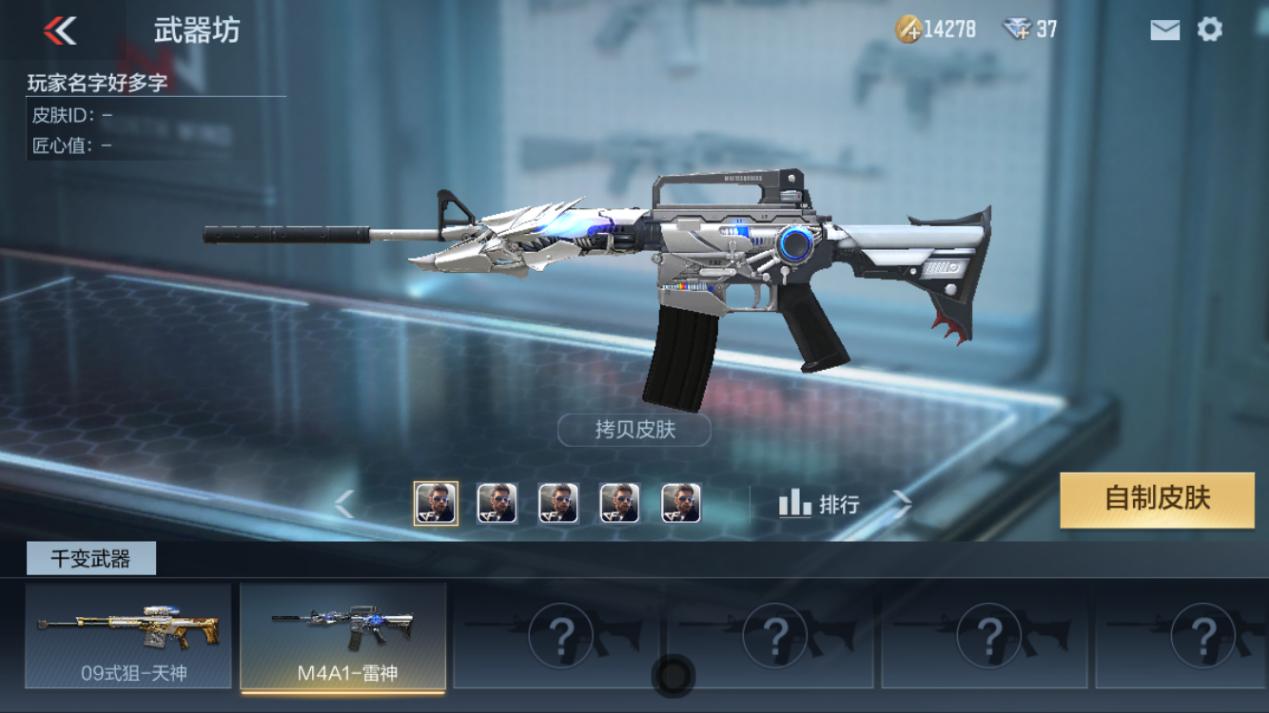Image resolution: width=1269 pixels, height=713 pixels.
Task: Tap the gold coin currency icon
Action: (908, 29)
